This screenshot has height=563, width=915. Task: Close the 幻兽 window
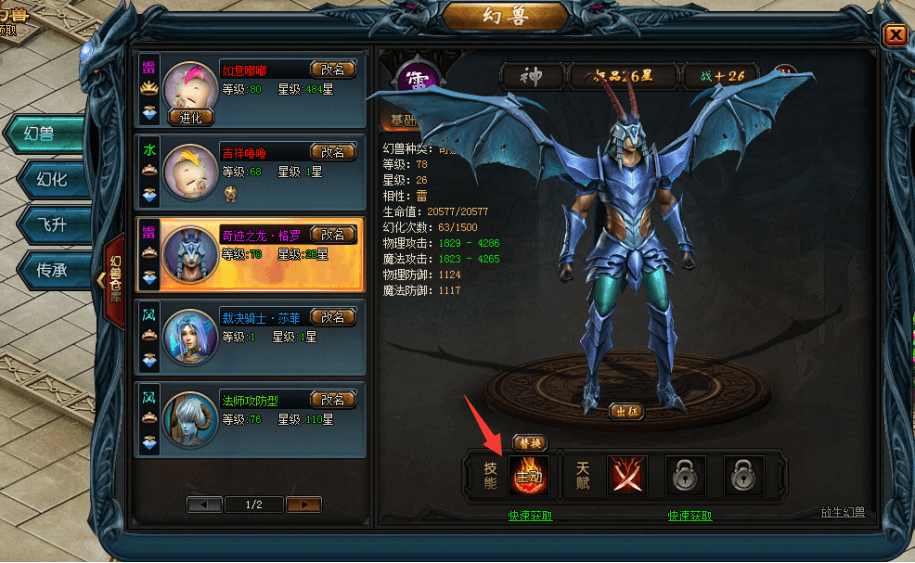(x=893, y=36)
